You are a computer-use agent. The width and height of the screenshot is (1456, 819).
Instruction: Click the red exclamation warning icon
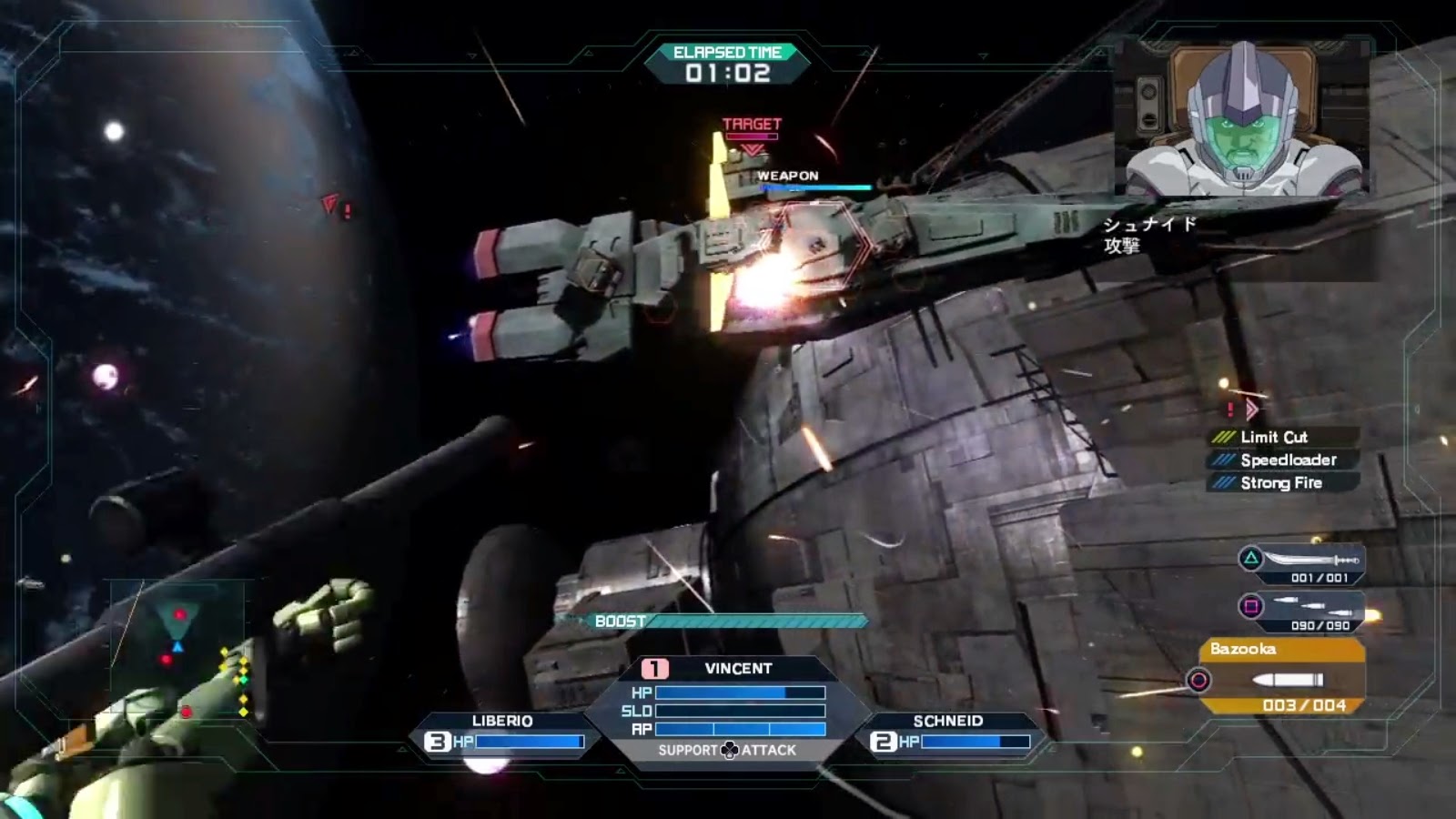click(x=1231, y=409)
